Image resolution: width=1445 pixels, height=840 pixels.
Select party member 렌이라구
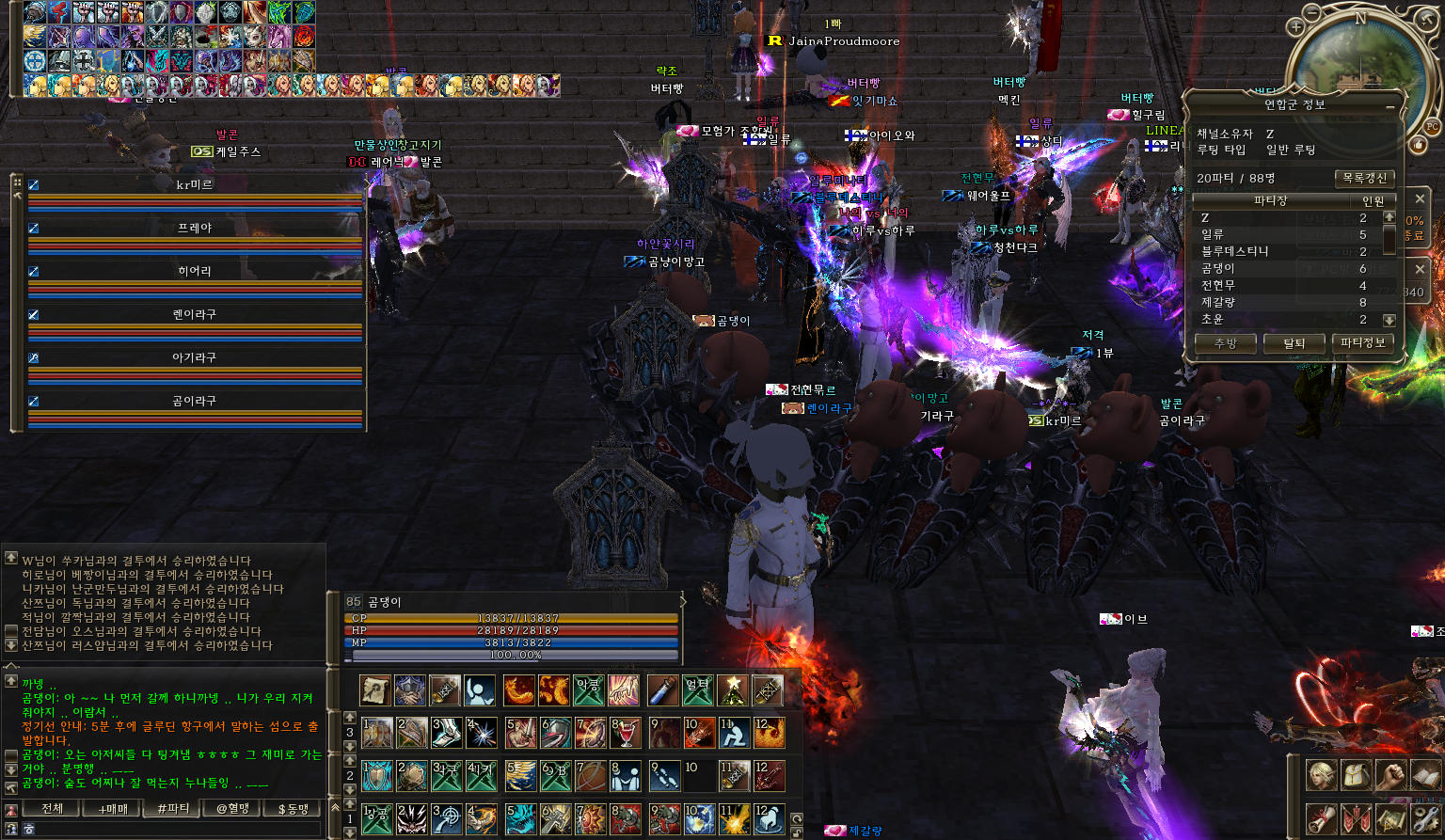[x=195, y=315]
